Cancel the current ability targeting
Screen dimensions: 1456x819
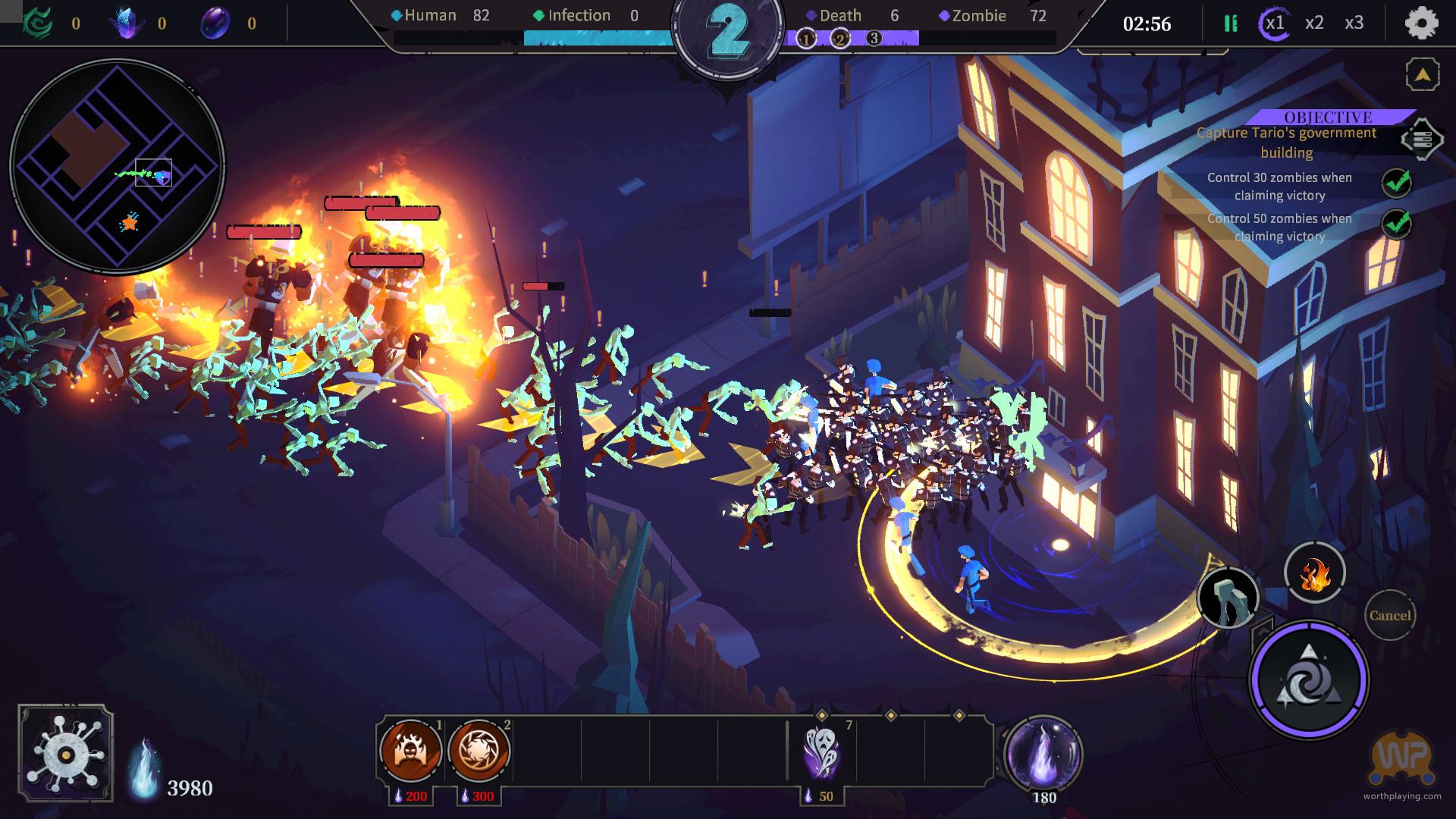click(1389, 615)
